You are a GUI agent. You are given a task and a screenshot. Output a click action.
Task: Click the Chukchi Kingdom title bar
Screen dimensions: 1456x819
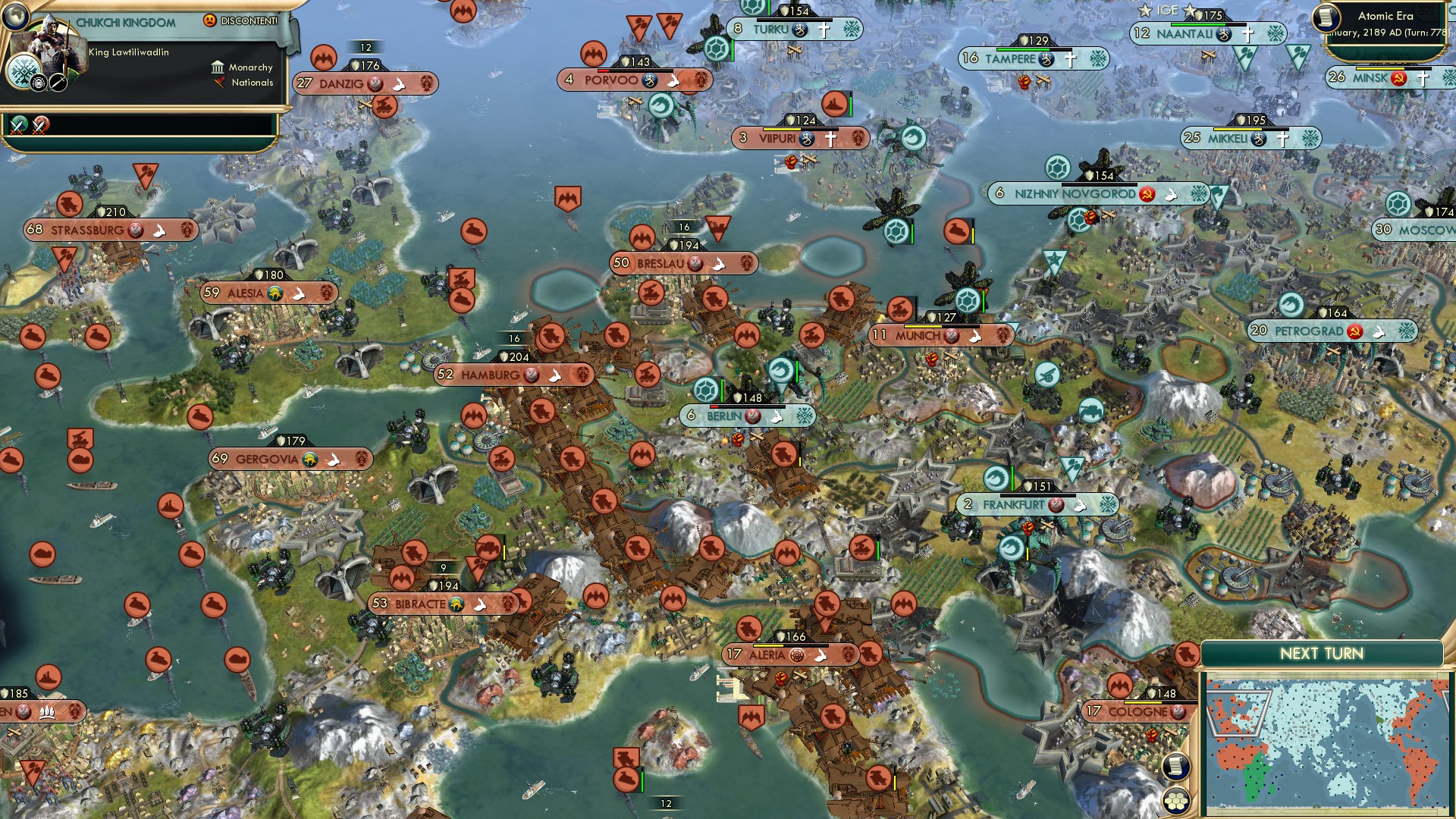tap(125, 22)
